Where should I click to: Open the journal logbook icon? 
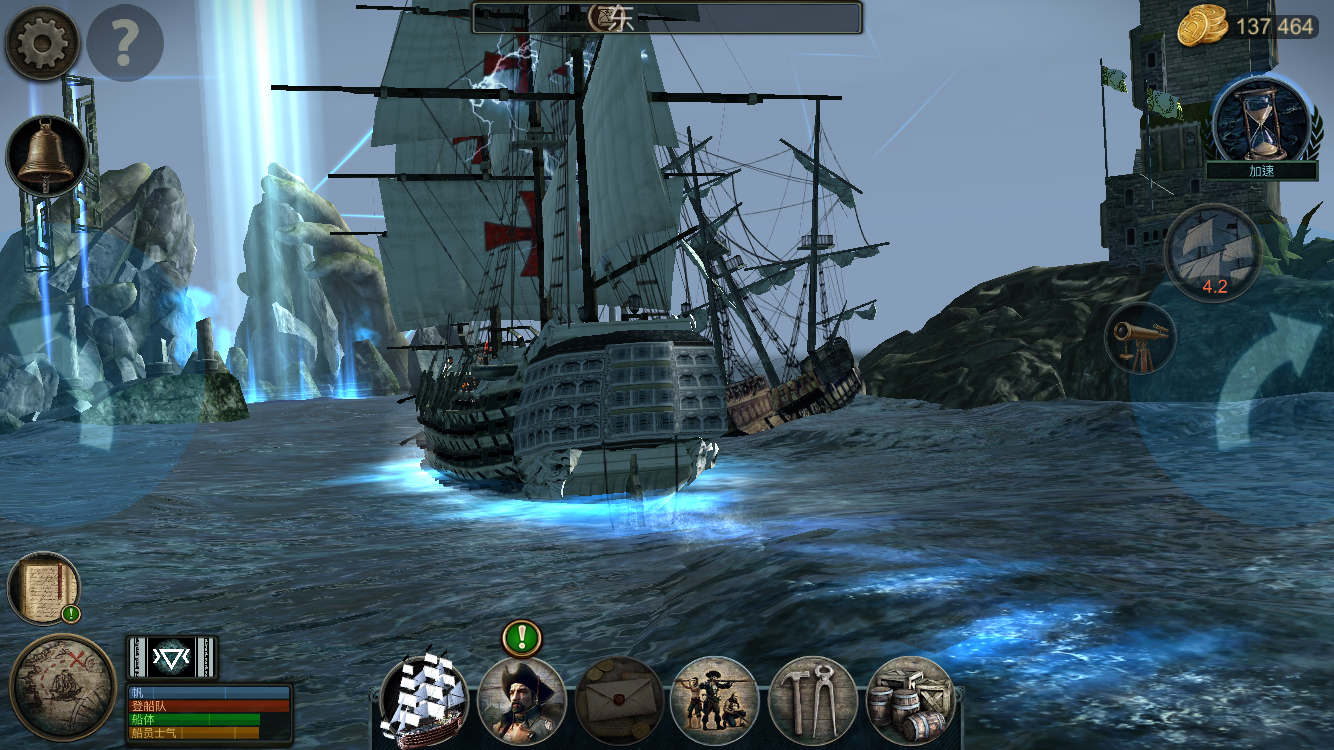pos(43,587)
